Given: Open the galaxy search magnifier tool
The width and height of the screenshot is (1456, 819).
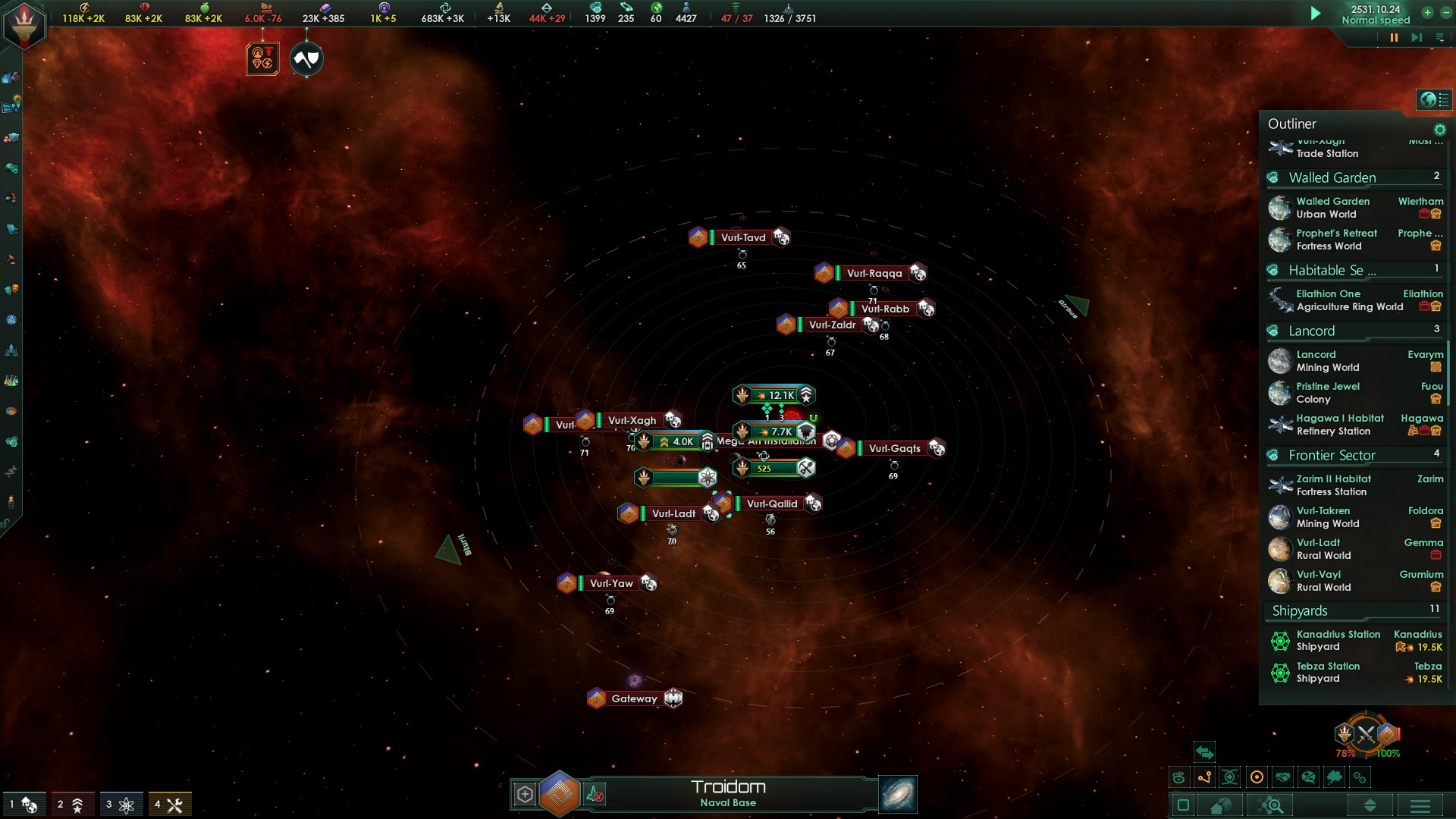Looking at the screenshot, I should pyautogui.click(x=1271, y=805).
